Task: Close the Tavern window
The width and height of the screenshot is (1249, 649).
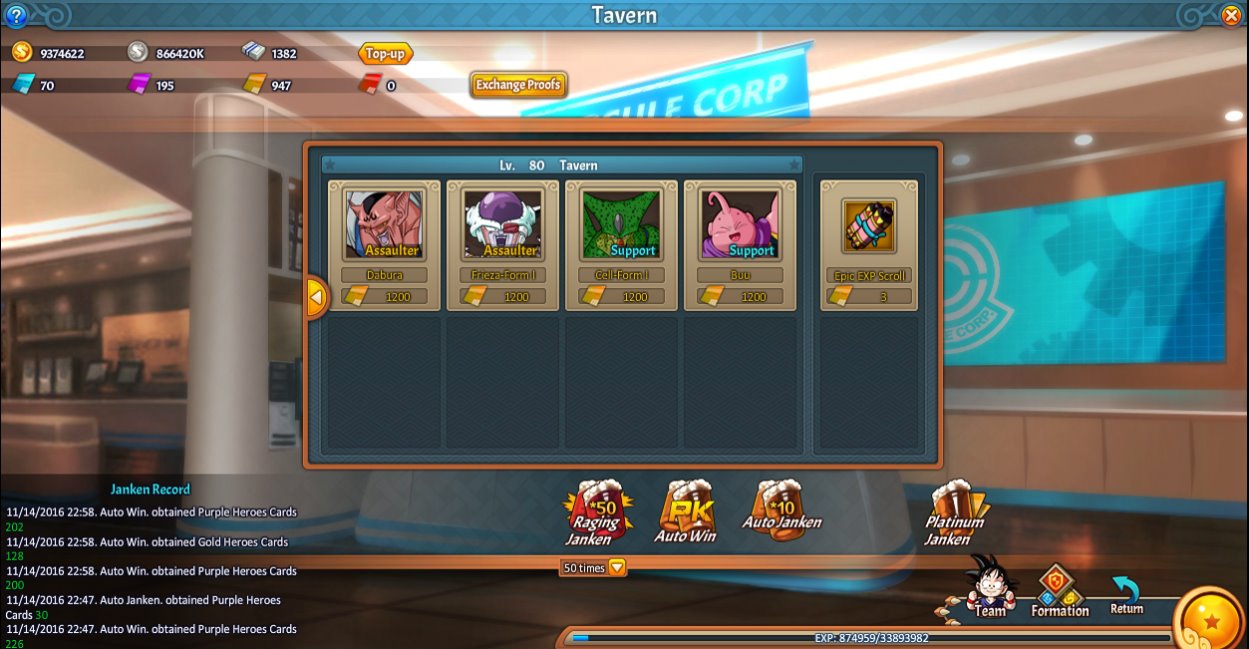Action: click(x=1231, y=15)
